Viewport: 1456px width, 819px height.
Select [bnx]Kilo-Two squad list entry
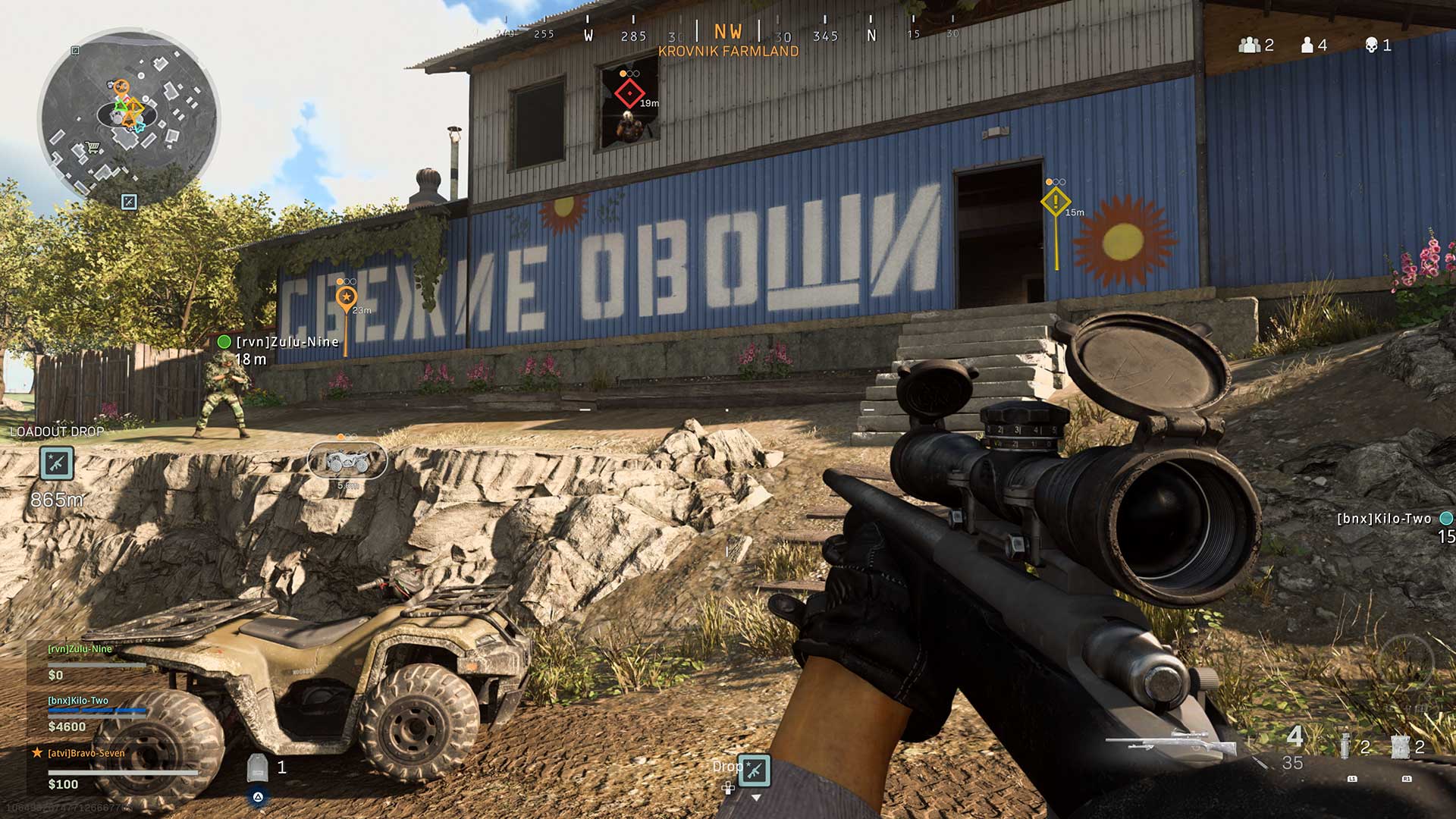pos(78,701)
